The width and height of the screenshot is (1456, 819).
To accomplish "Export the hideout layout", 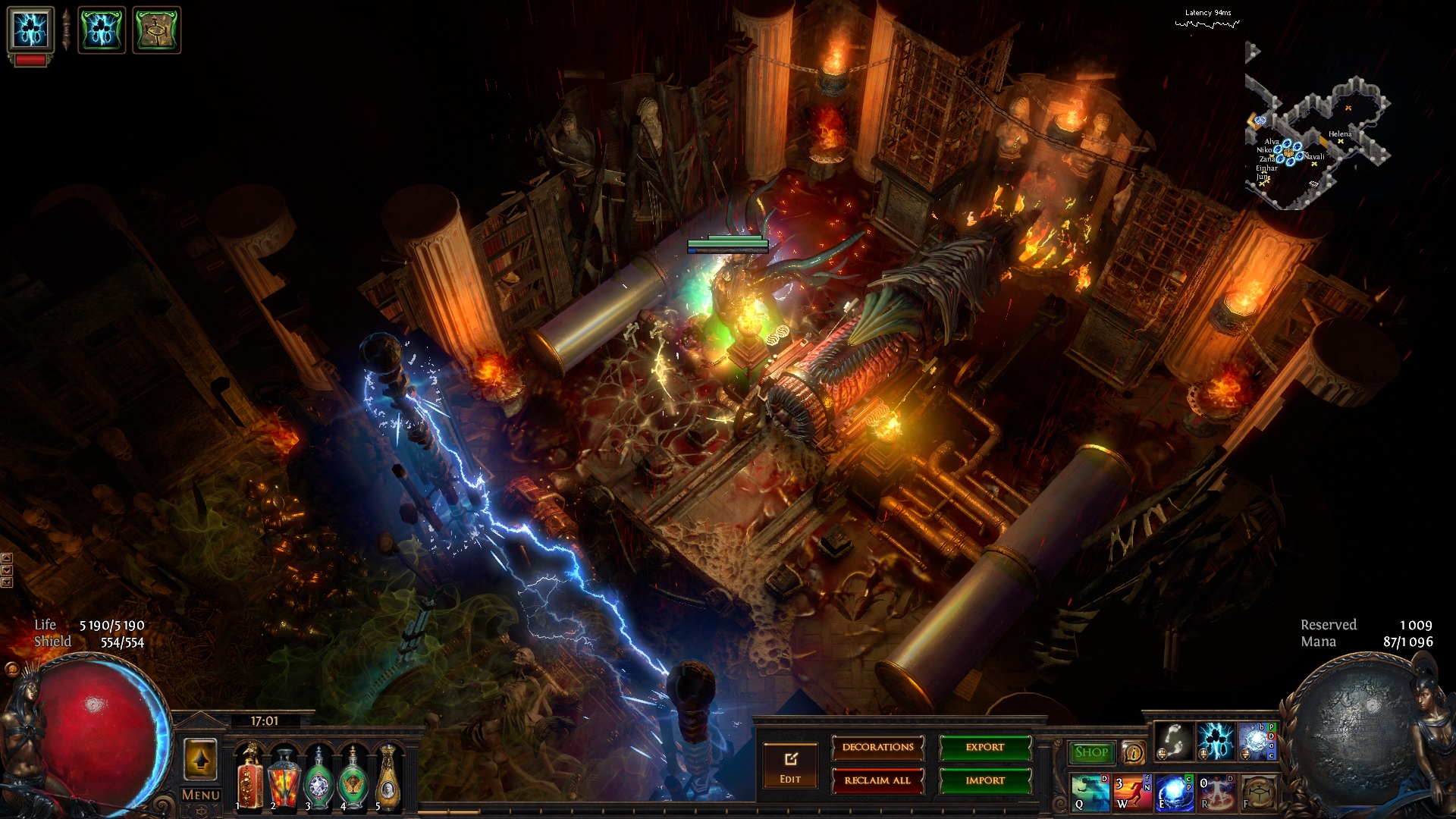I will point(984,748).
